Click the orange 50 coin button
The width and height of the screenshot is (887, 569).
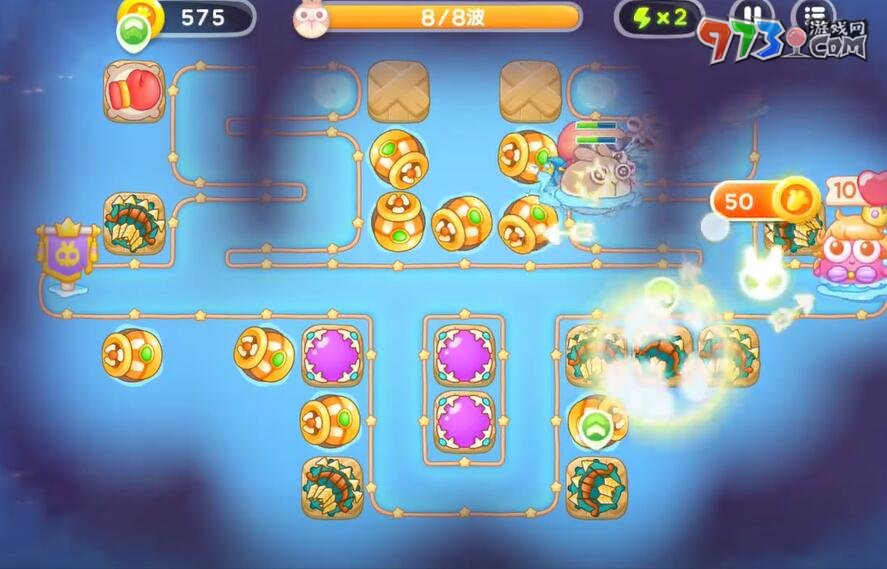[765, 201]
